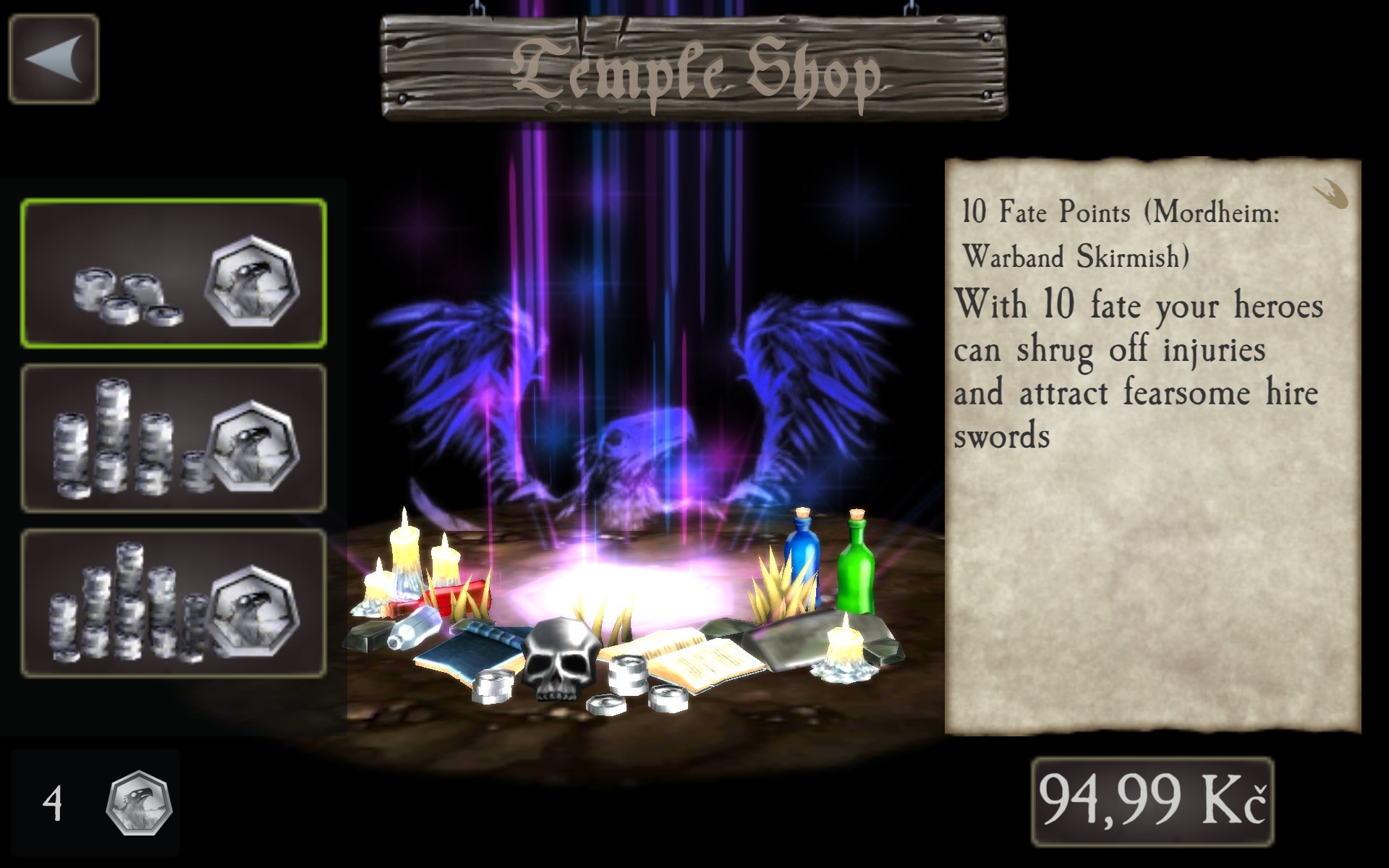Buy fate points for 94,99 Kč
1389x868 pixels.
point(1152,801)
